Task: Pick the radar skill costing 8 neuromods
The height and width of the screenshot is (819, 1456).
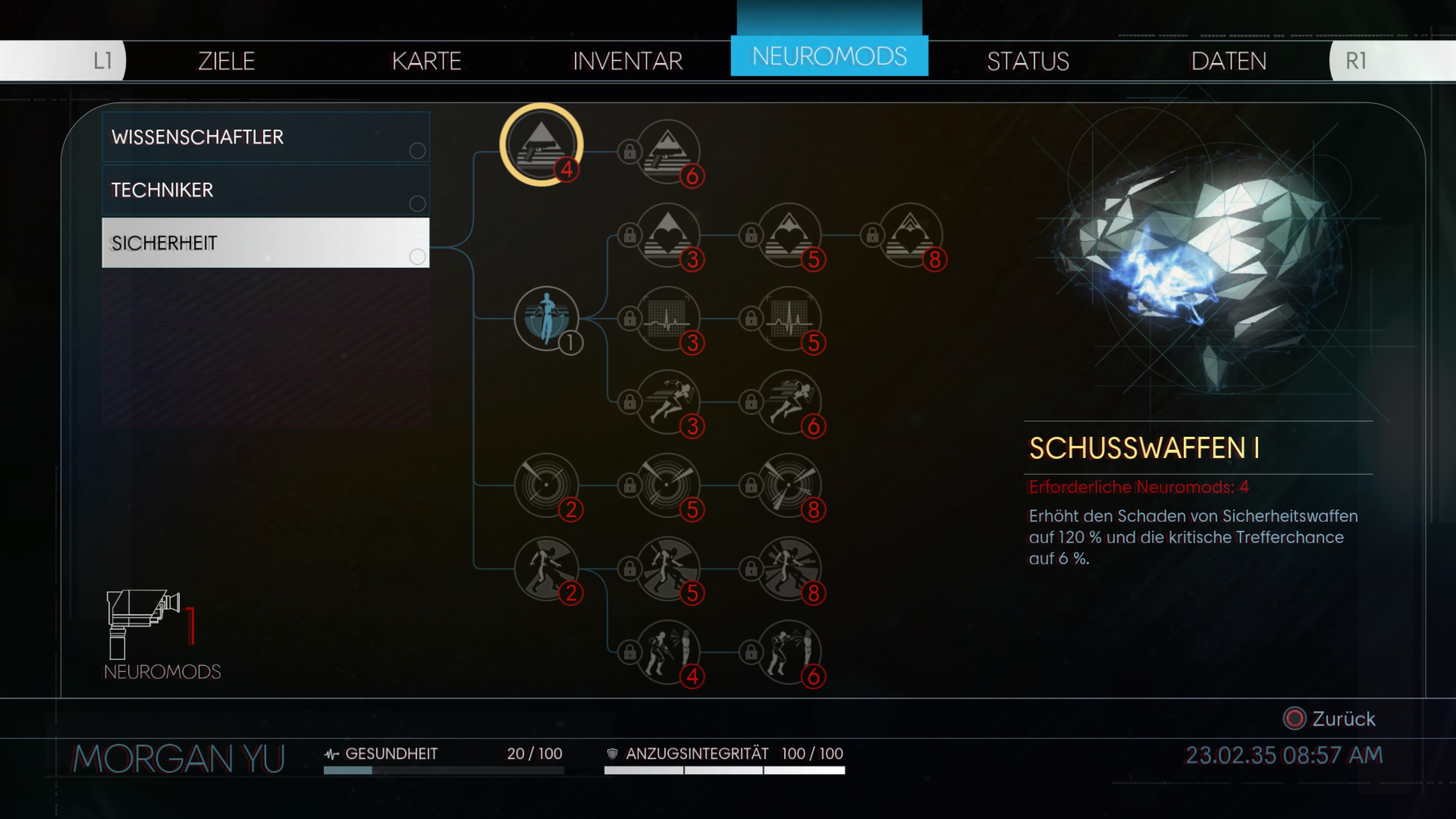Action: click(789, 485)
